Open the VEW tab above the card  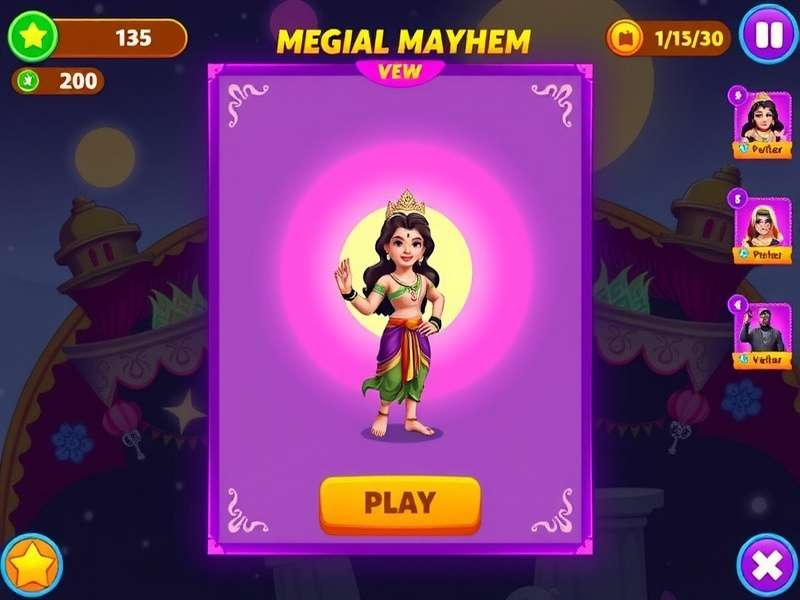(400, 70)
